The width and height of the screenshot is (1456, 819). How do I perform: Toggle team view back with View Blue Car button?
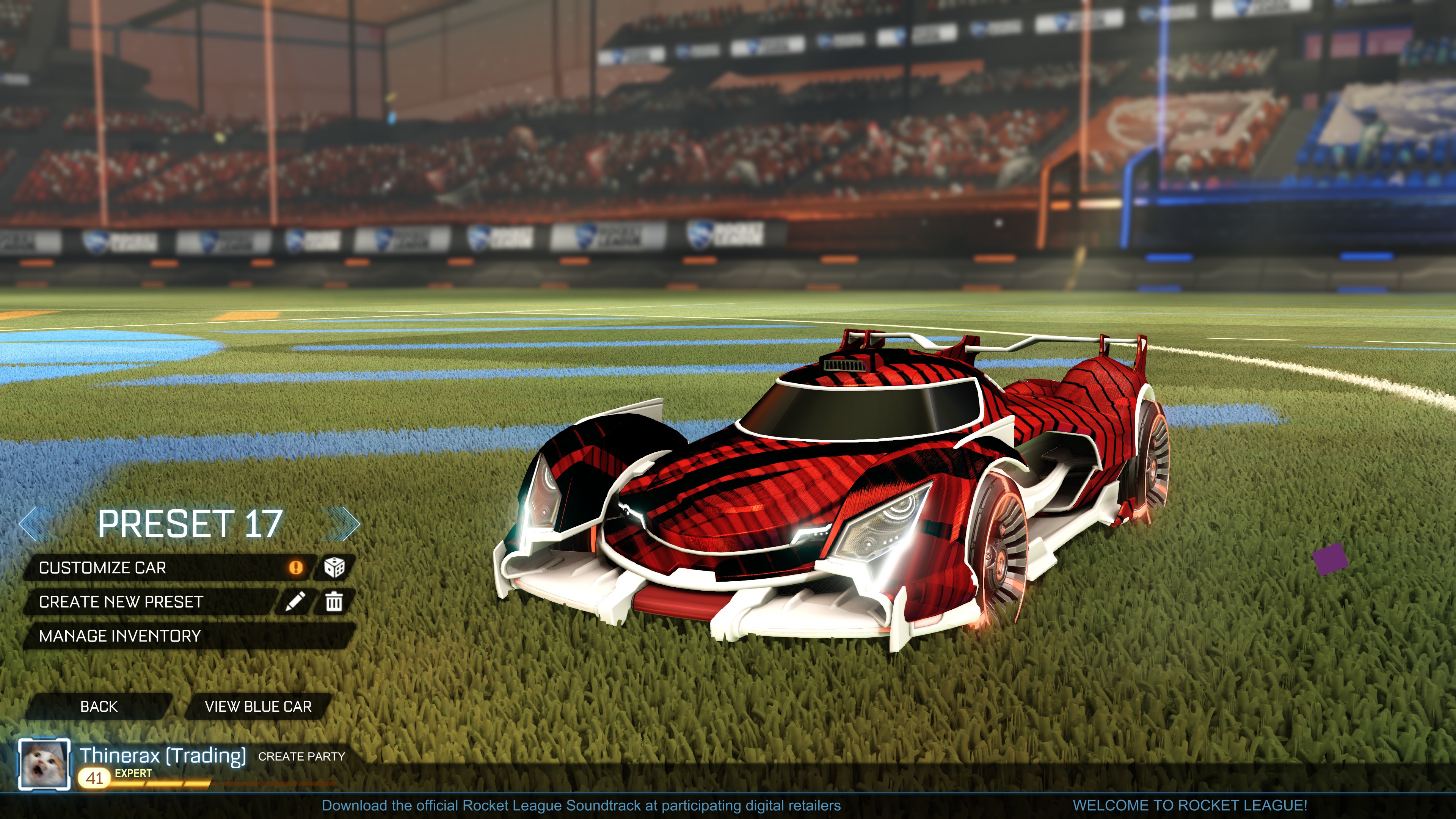tap(258, 706)
